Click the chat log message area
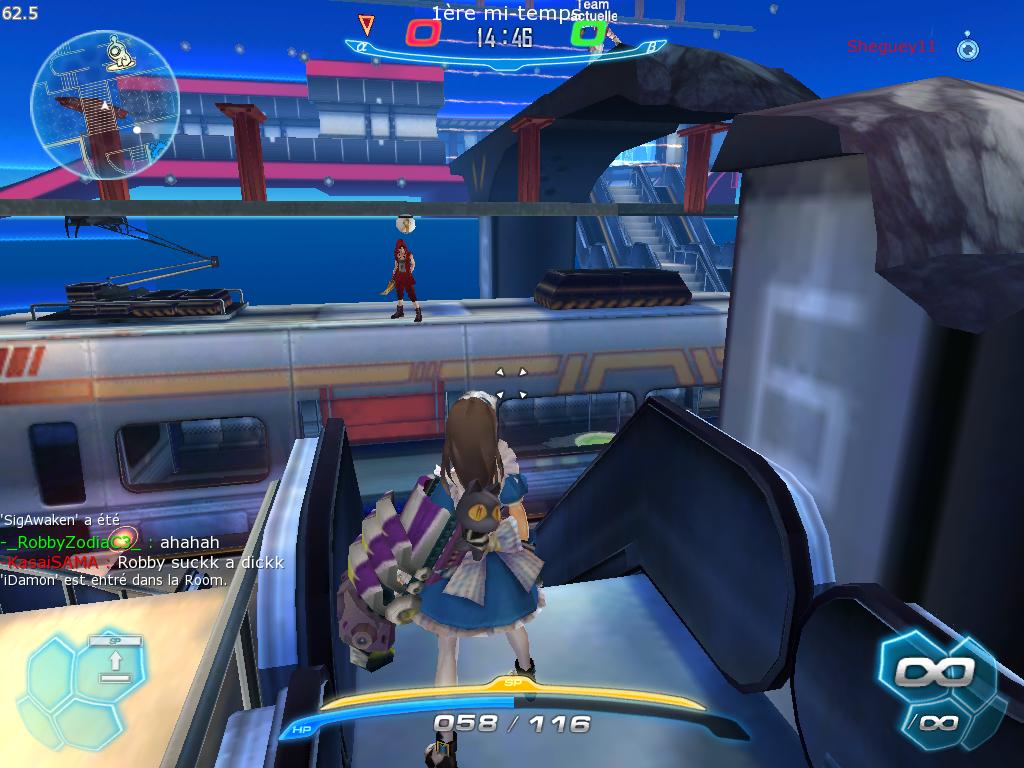 coord(142,550)
